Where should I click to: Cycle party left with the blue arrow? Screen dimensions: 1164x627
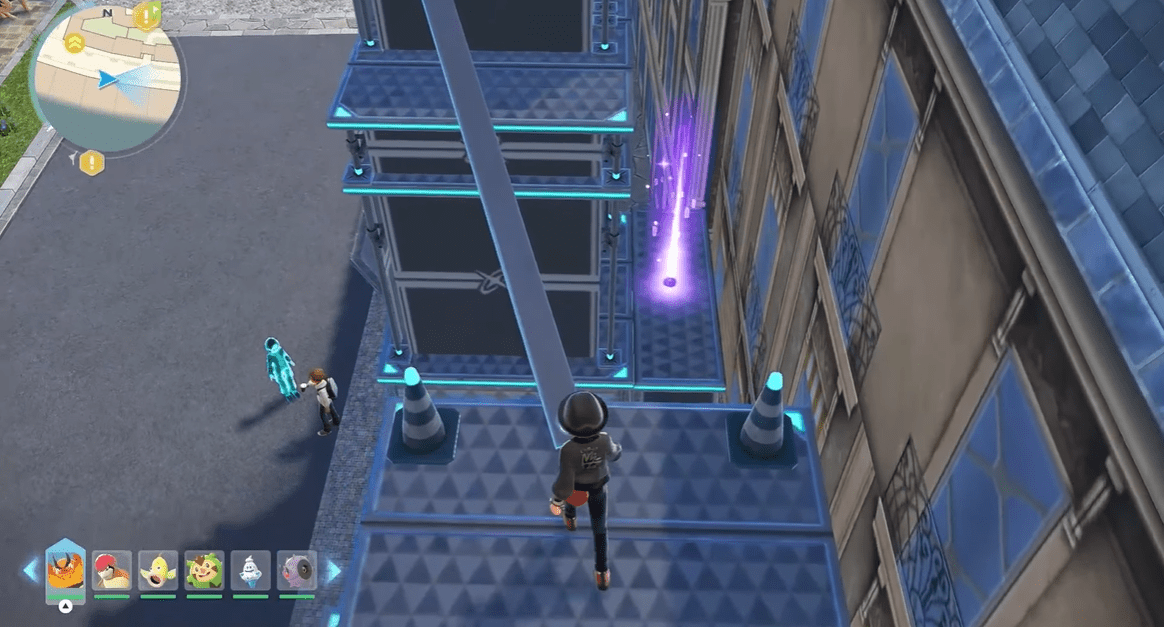(30, 571)
